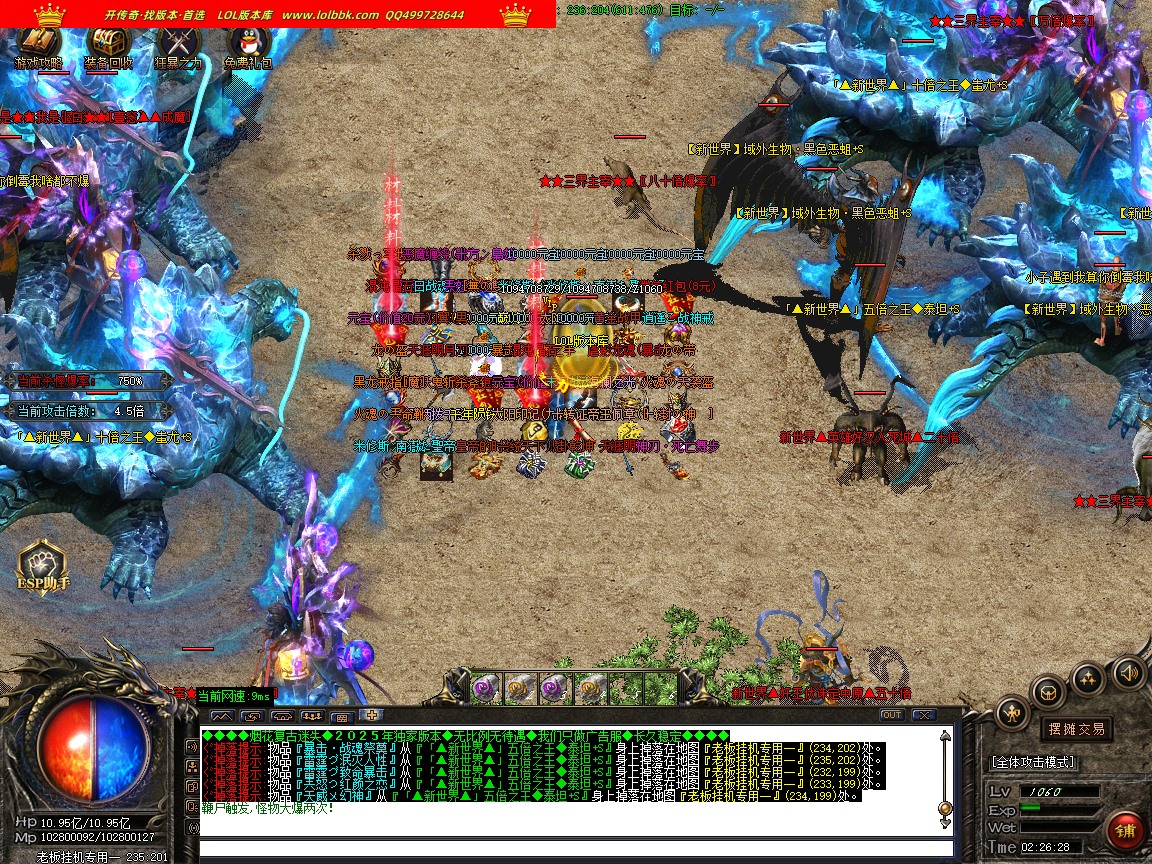
Task: Close the chat panel with X
Action: 924,715
